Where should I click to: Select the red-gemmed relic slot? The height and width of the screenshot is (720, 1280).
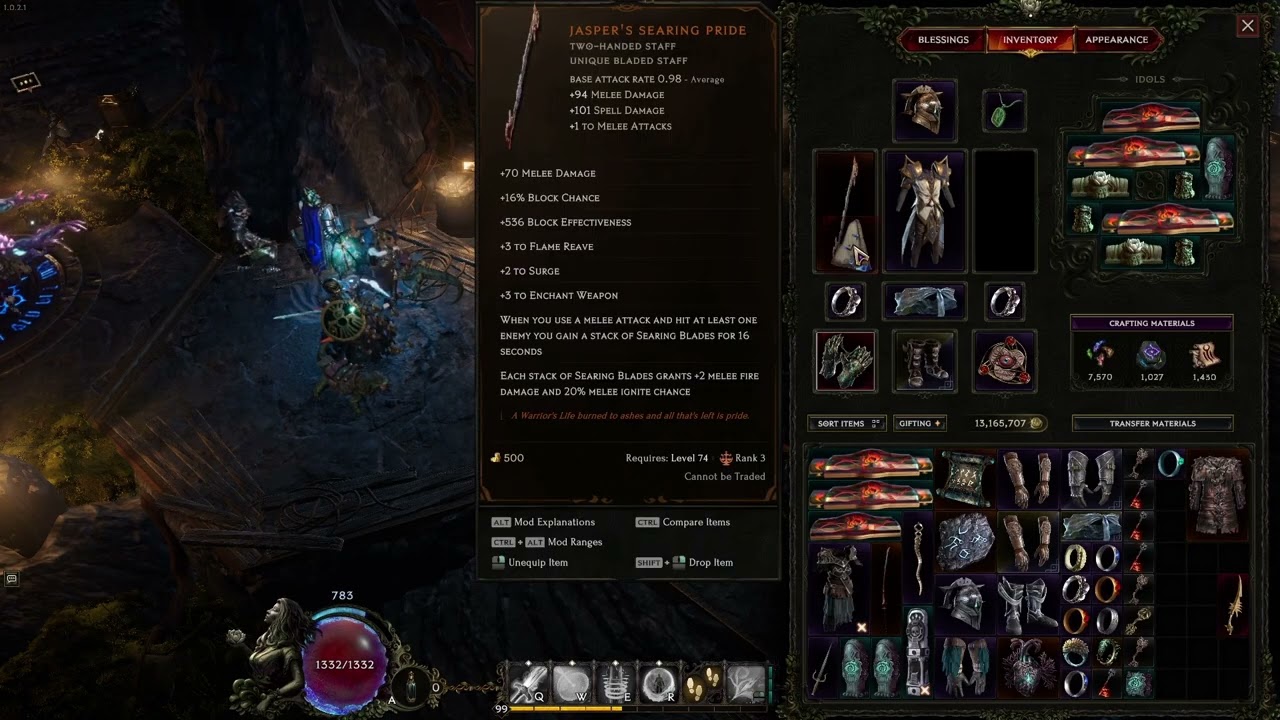(1003, 360)
